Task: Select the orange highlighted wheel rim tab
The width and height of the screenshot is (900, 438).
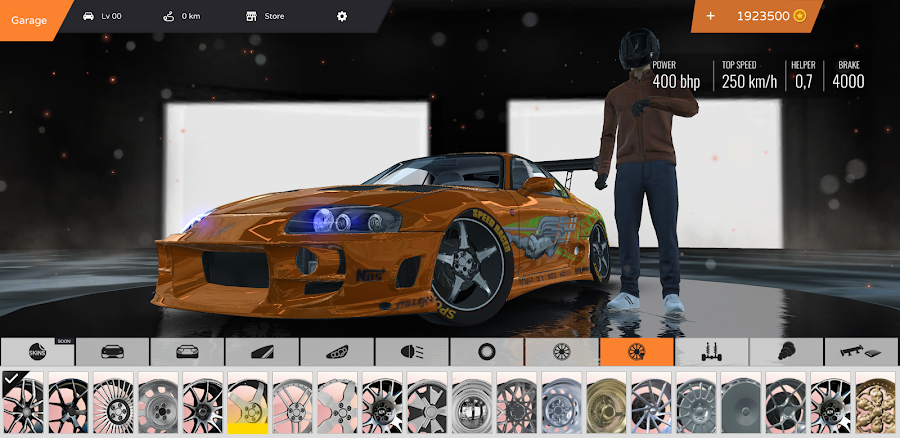Action: tap(637, 352)
